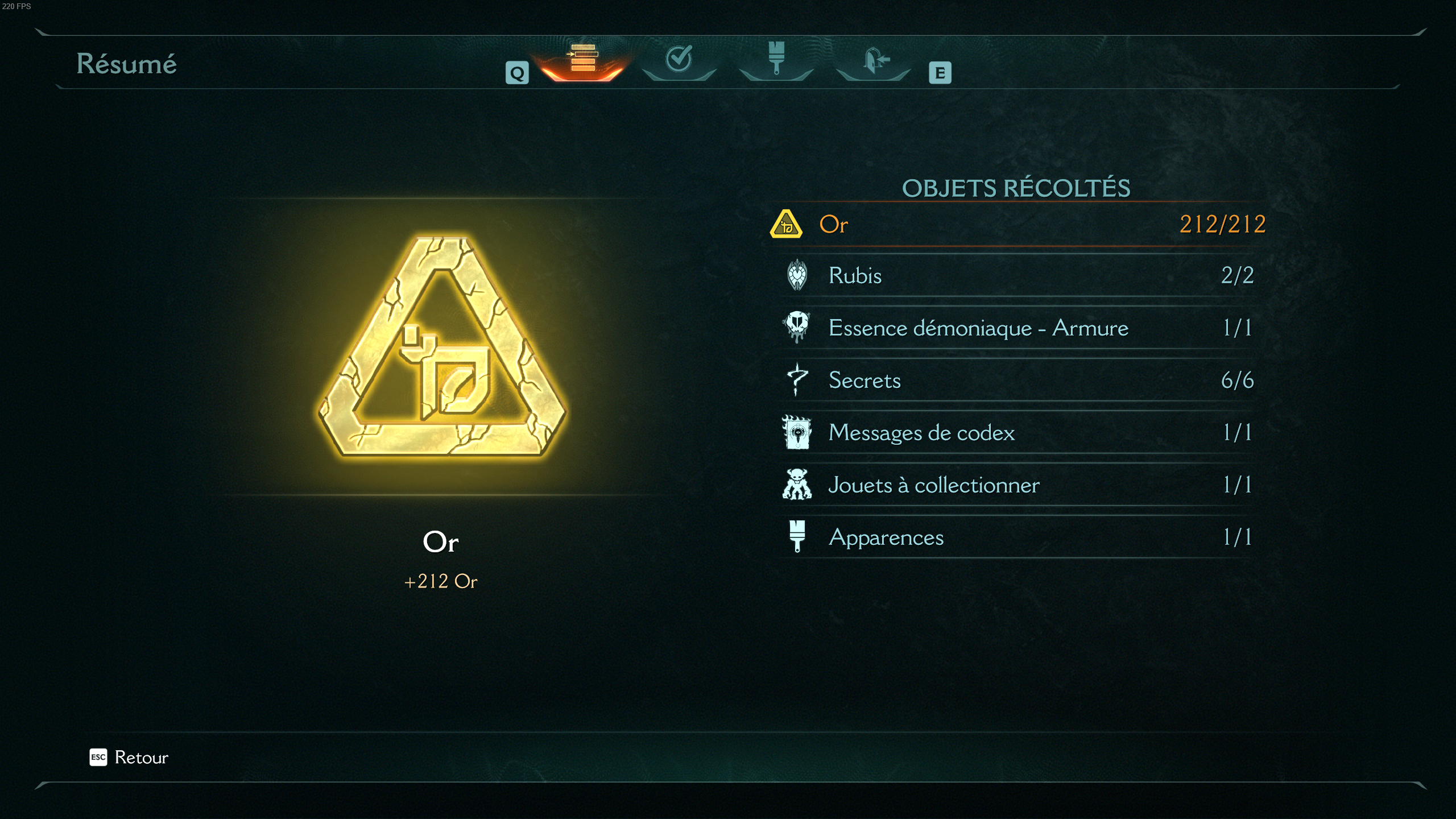Click the Retour back button

(130, 758)
